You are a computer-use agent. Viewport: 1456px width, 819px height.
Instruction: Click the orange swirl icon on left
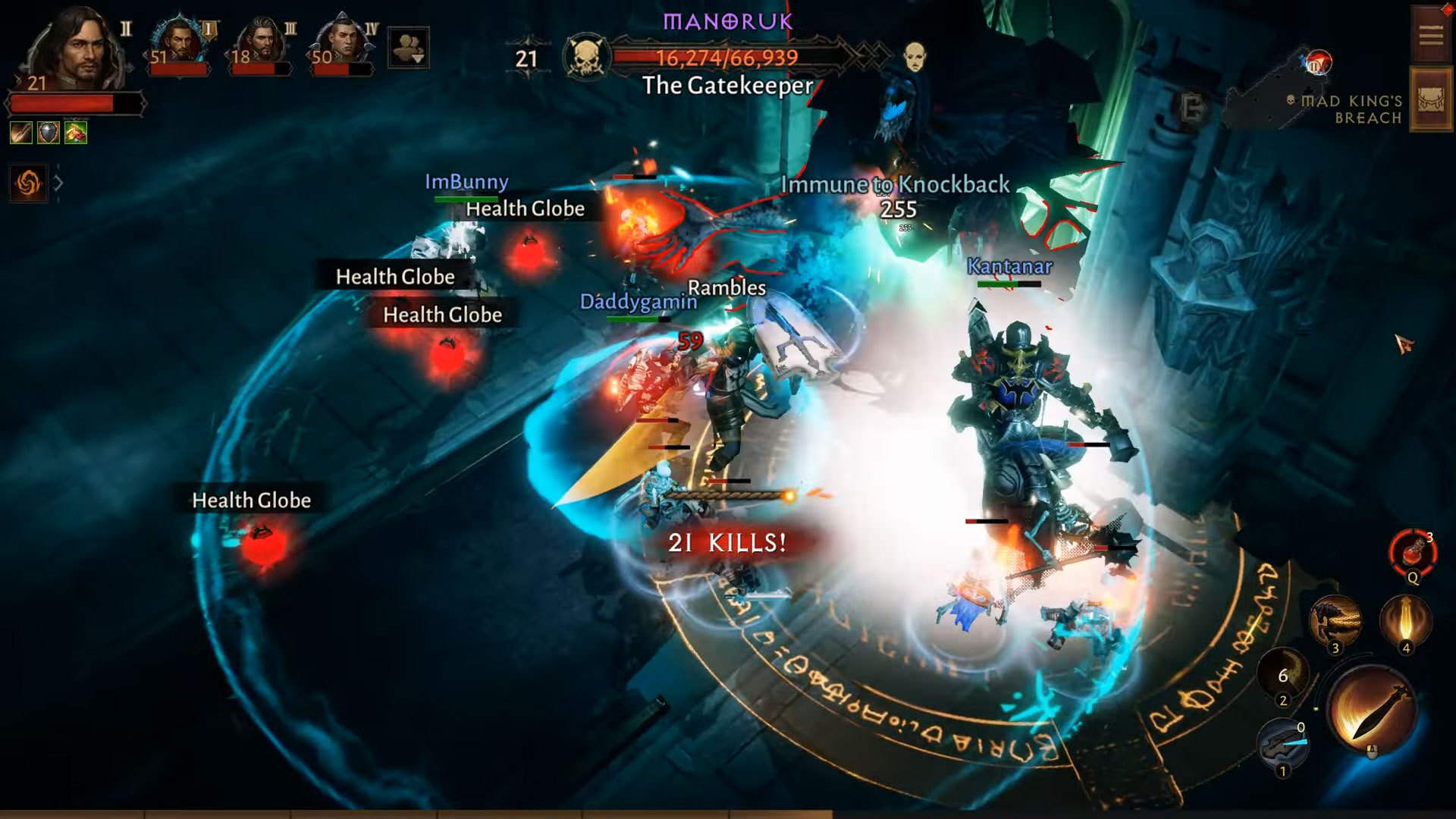[x=28, y=183]
